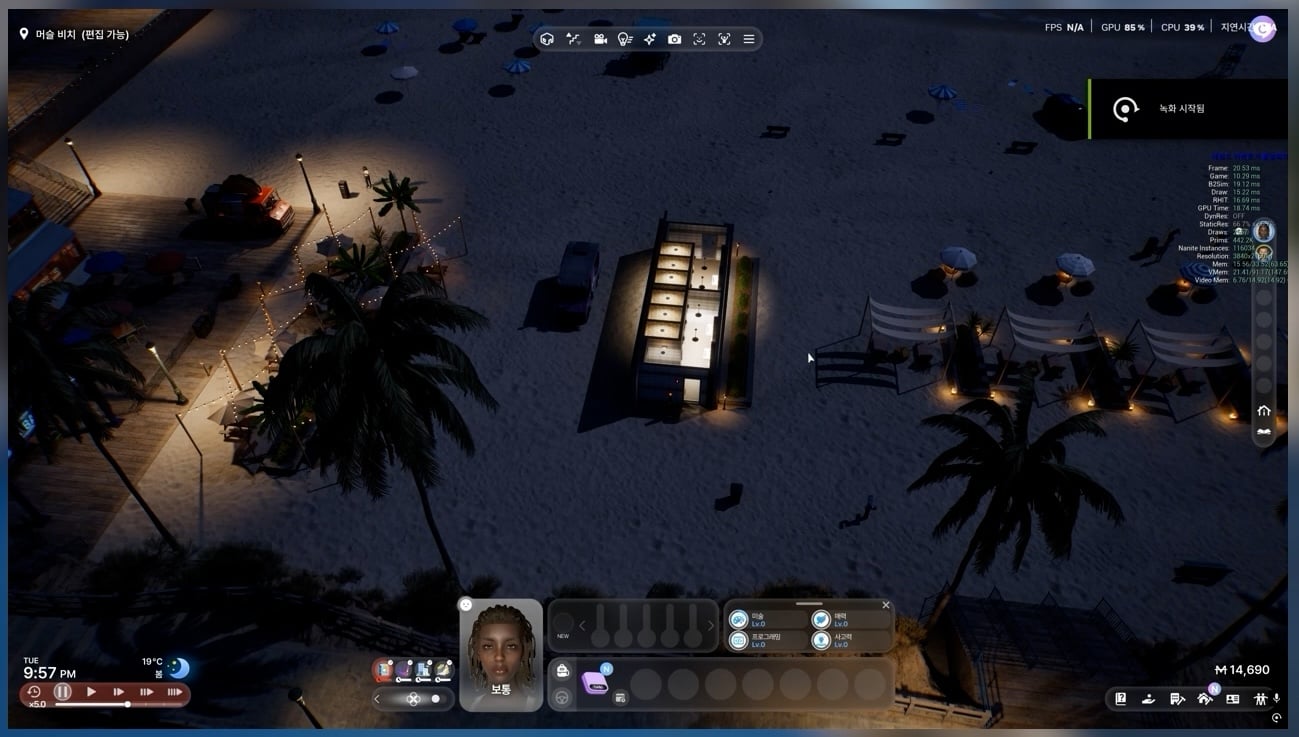This screenshot has height=737, width=1299.
Task: Select the character portrait labeled 보통
Action: 501,655
